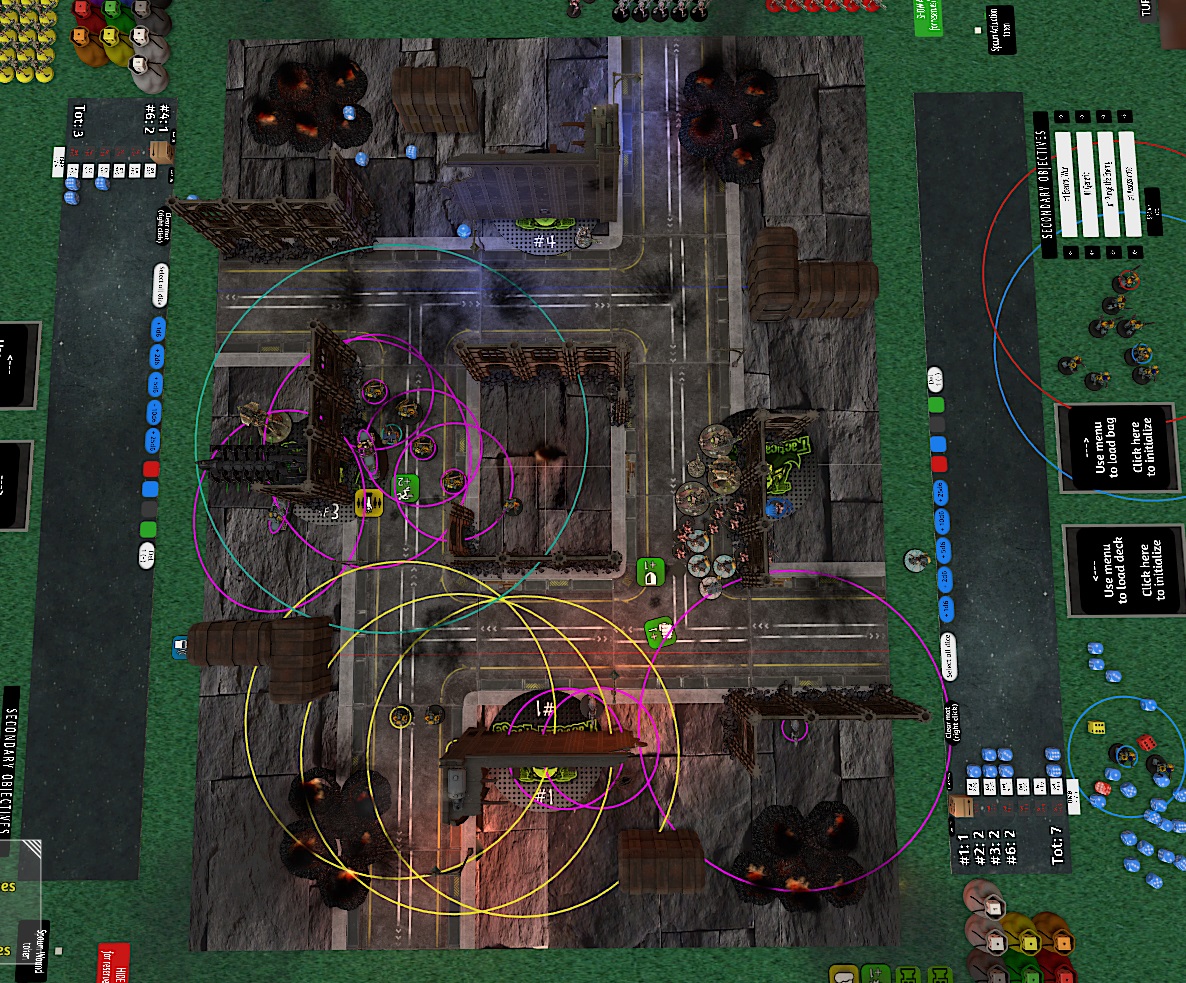1186x983 pixels.
Task: Click the red HIDE button
Action: tap(113, 962)
